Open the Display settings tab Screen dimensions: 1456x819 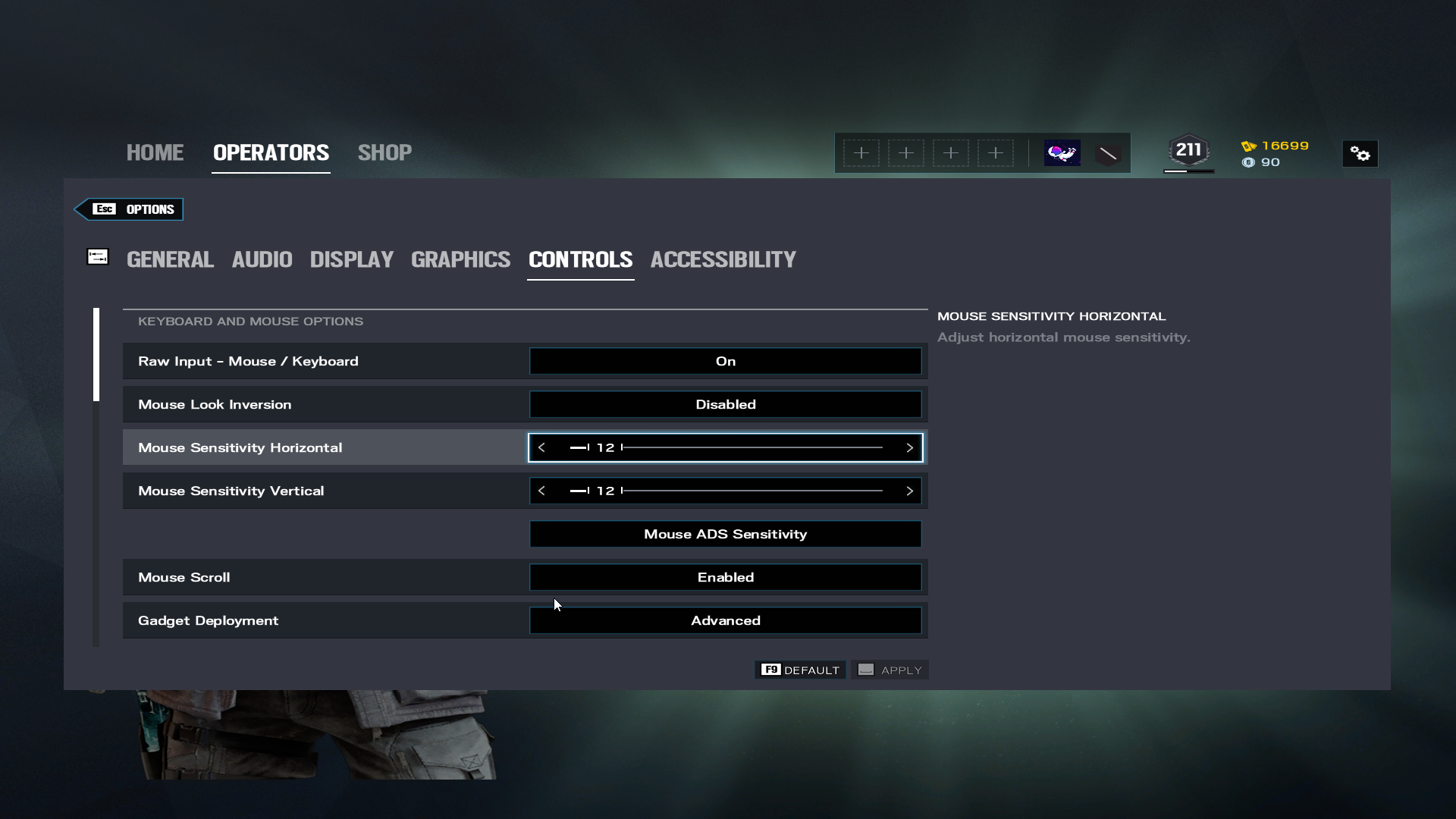tap(351, 259)
